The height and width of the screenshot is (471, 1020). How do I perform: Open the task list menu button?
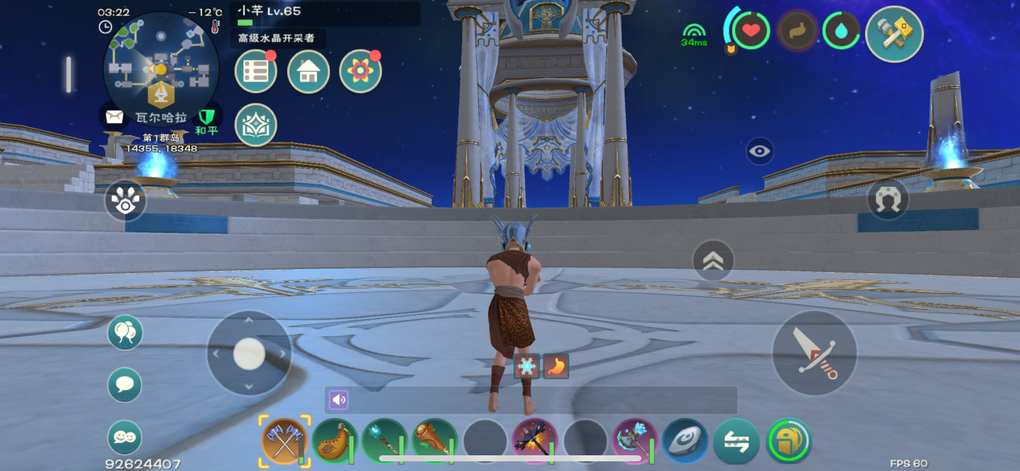click(x=256, y=72)
